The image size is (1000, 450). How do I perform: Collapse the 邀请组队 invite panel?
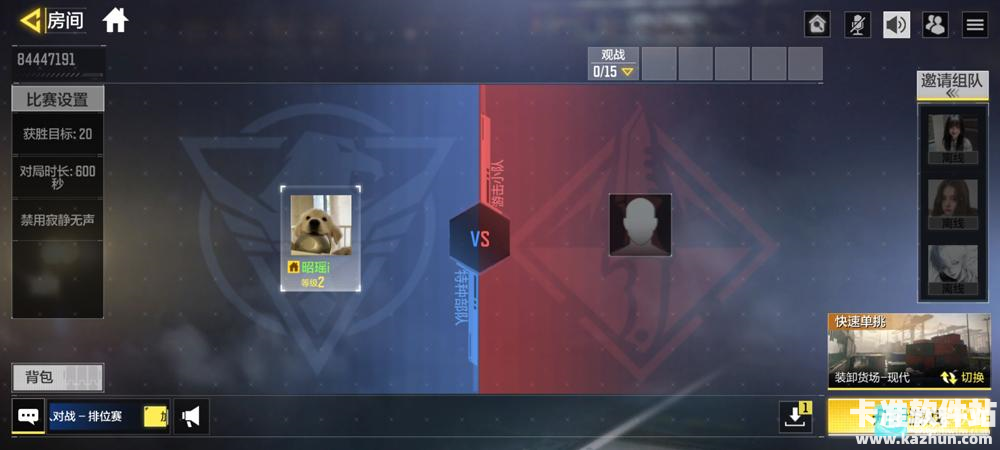945,93
